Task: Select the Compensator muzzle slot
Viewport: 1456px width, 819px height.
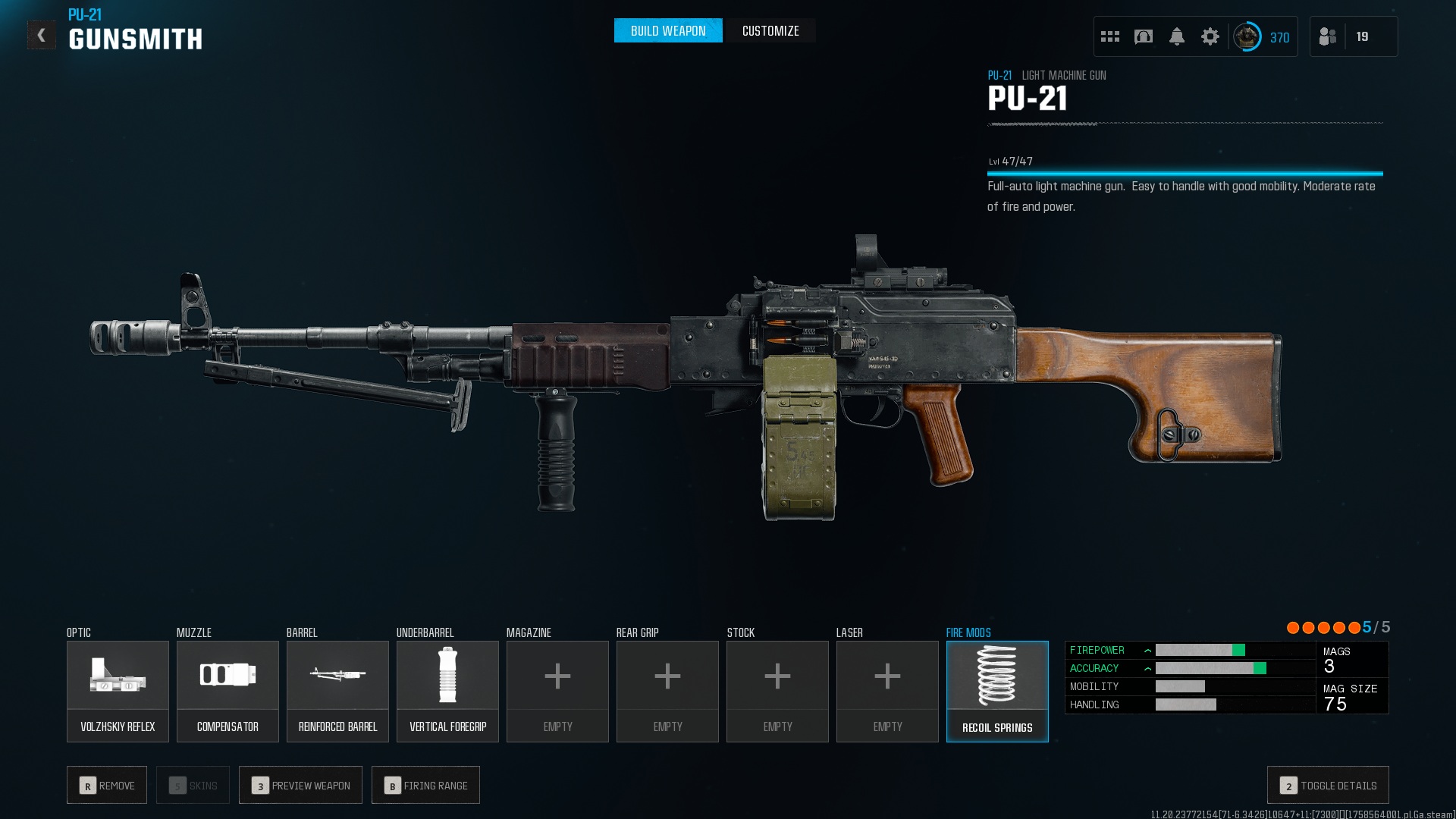Action: pos(227,691)
